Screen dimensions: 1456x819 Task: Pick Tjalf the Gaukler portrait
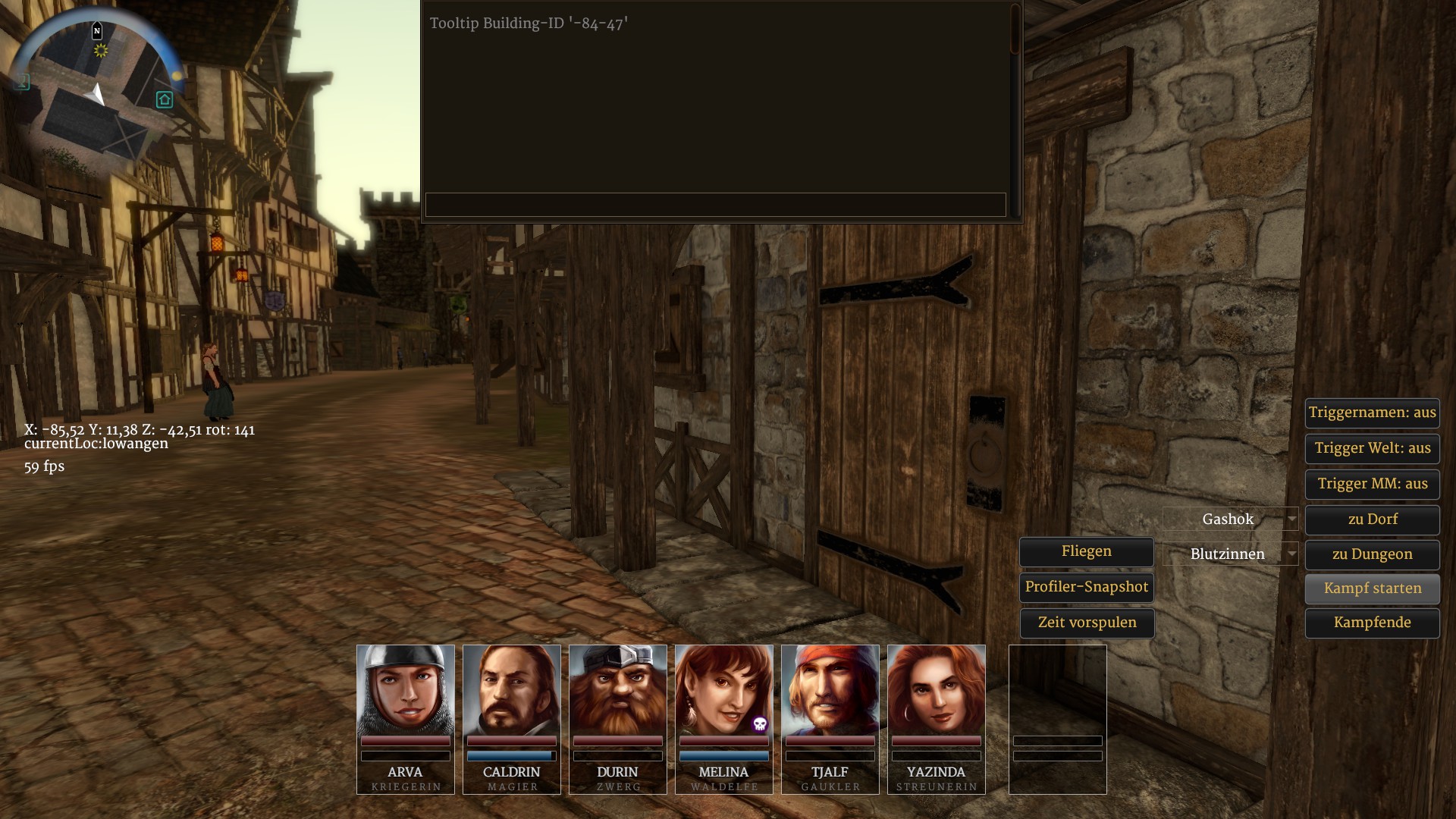pyautogui.click(x=830, y=690)
